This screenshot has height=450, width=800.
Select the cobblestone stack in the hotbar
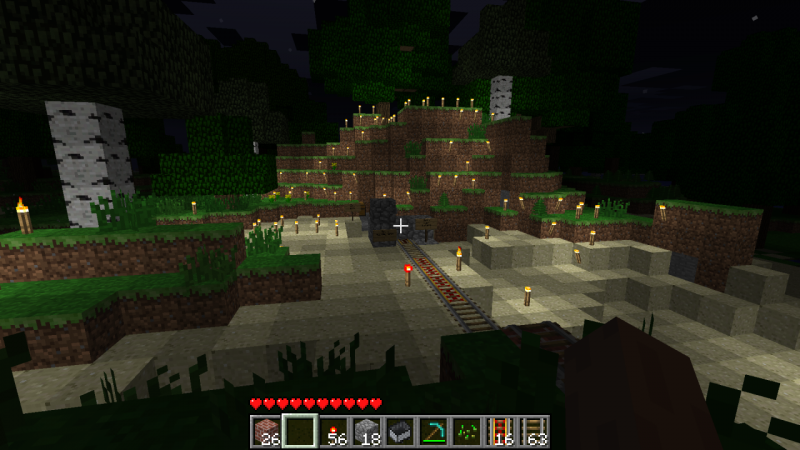[x=367, y=431]
